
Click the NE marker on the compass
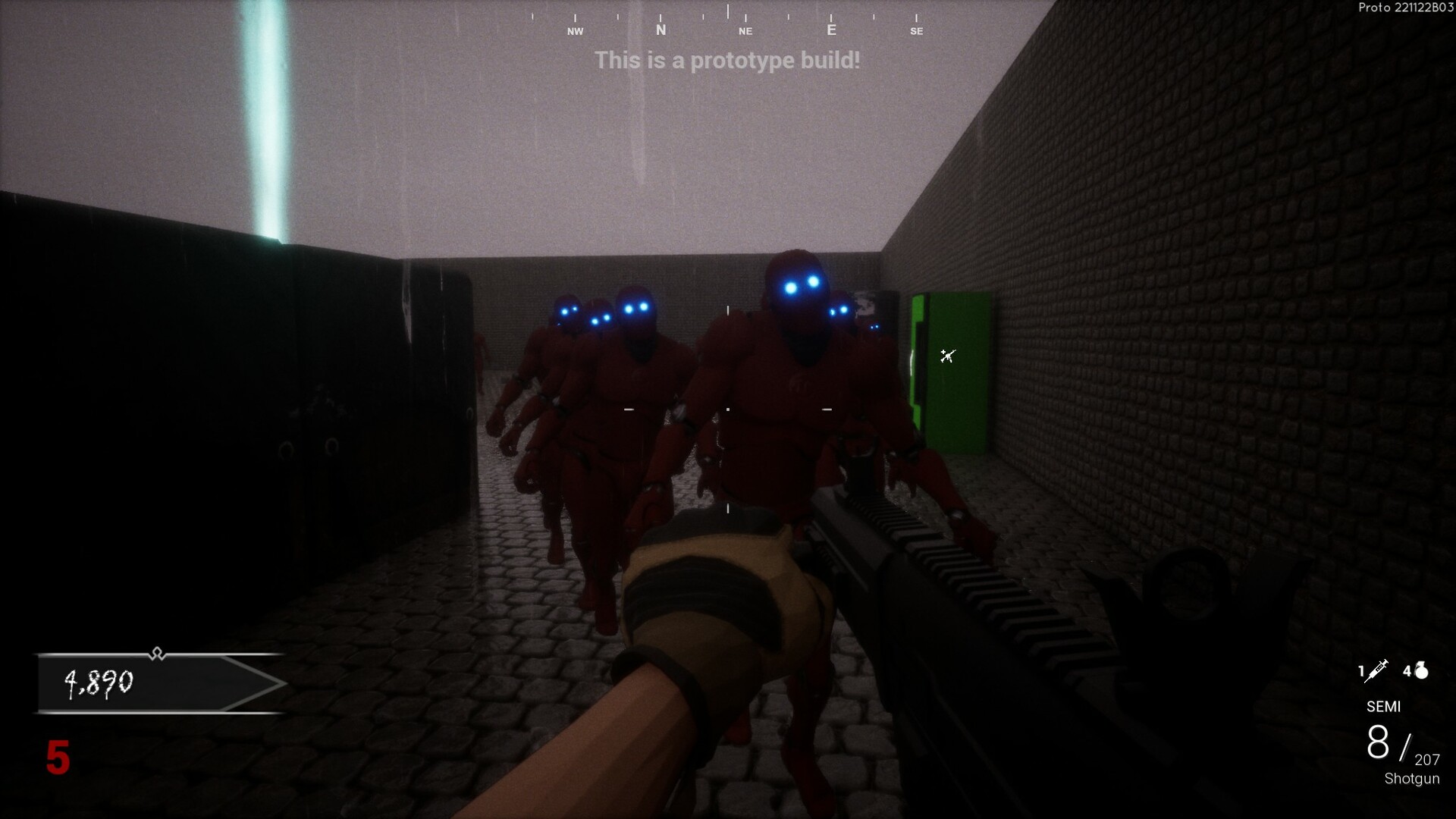pyautogui.click(x=745, y=30)
